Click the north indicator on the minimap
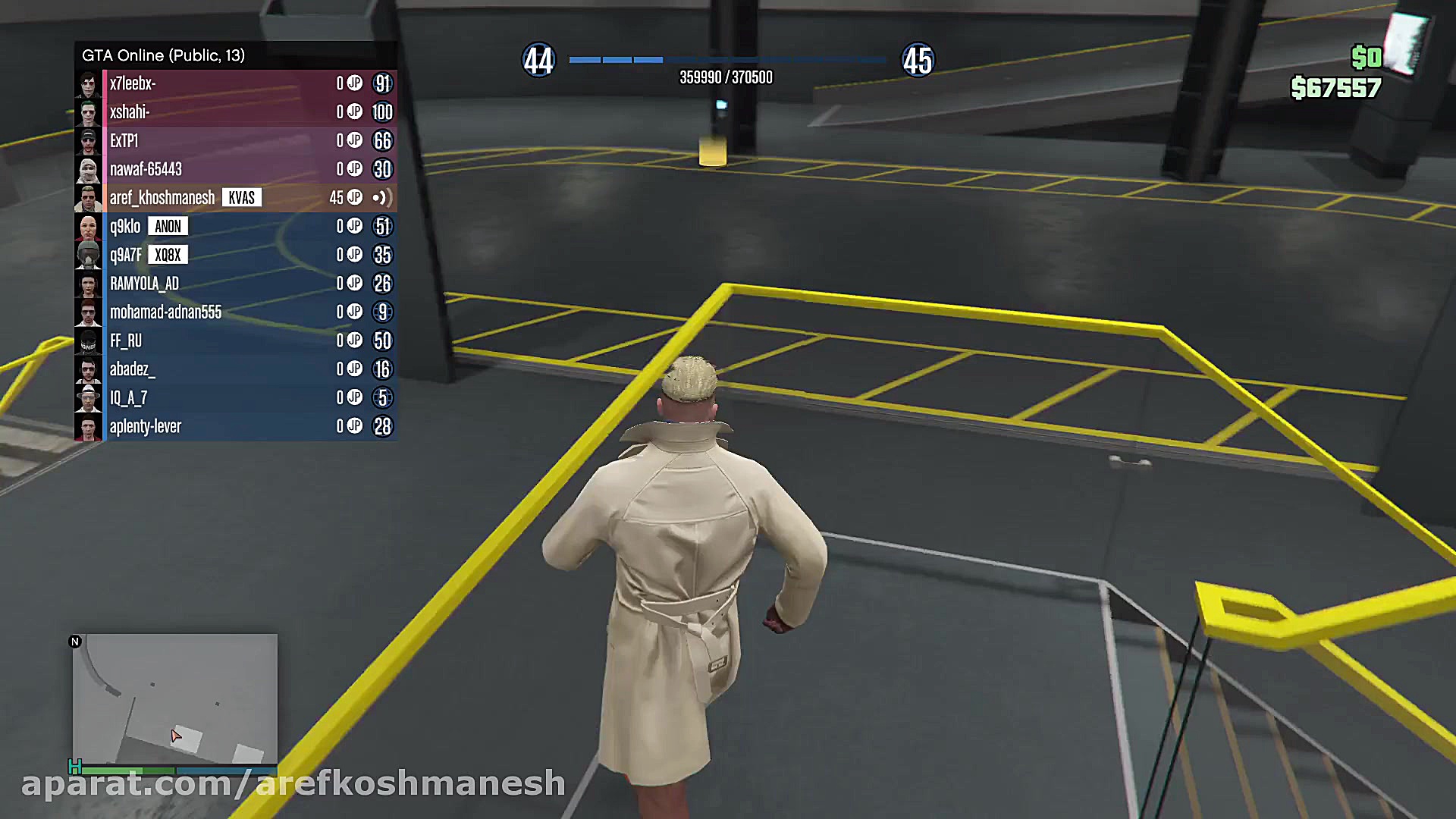 [75, 641]
